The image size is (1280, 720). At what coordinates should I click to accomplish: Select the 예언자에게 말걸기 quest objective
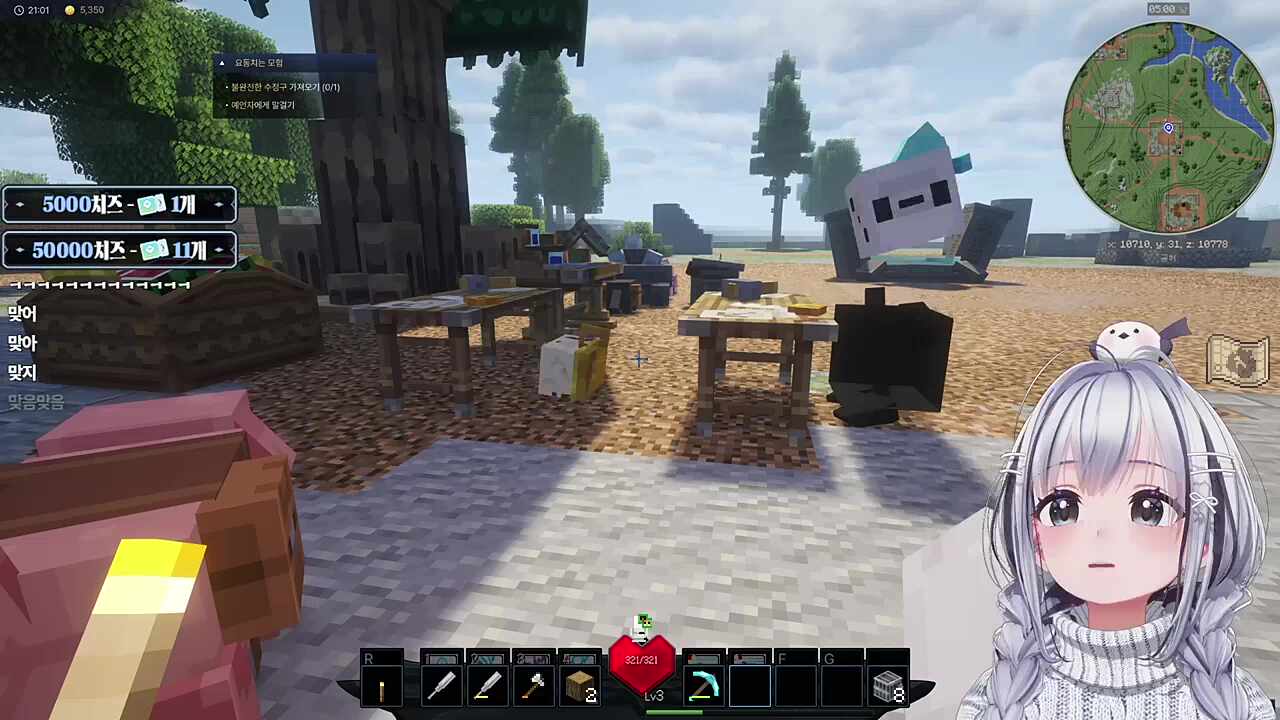[263, 105]
